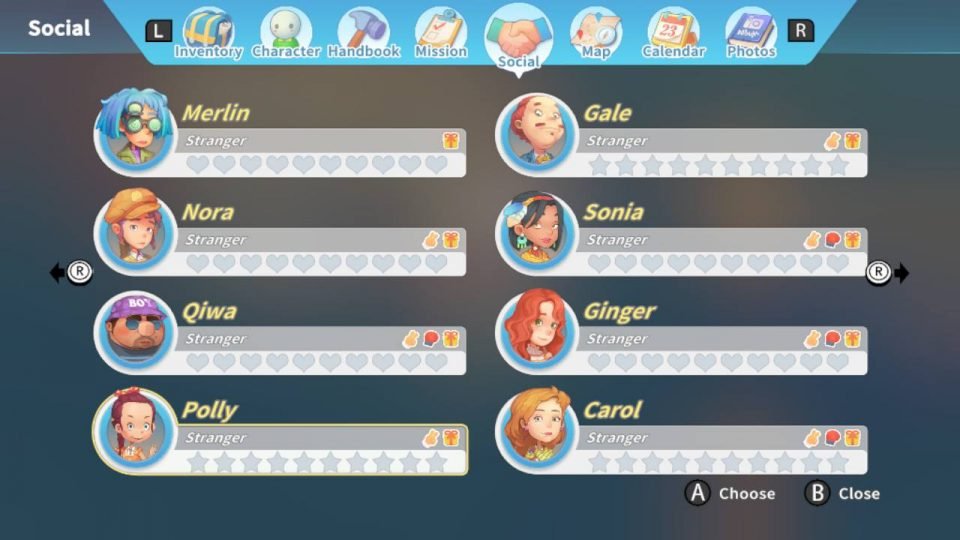Select the Social handshake tab
The image size is (960, 540).
coord(518,38)
